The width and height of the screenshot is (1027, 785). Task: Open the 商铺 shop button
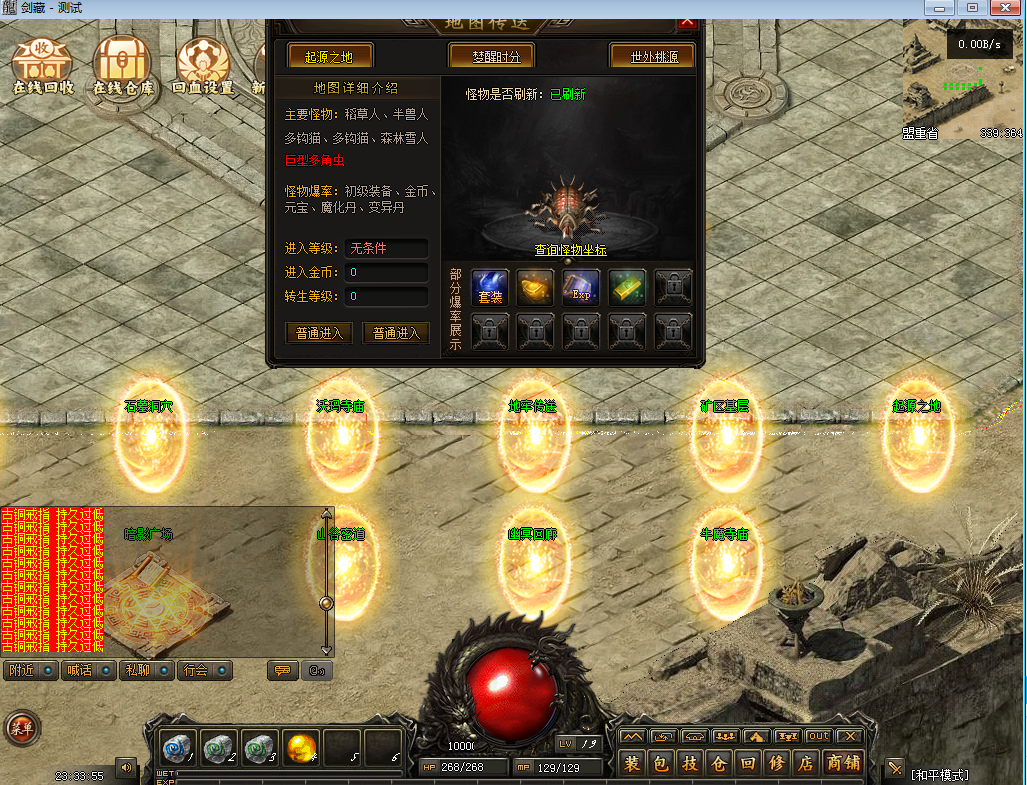point(844,764)
